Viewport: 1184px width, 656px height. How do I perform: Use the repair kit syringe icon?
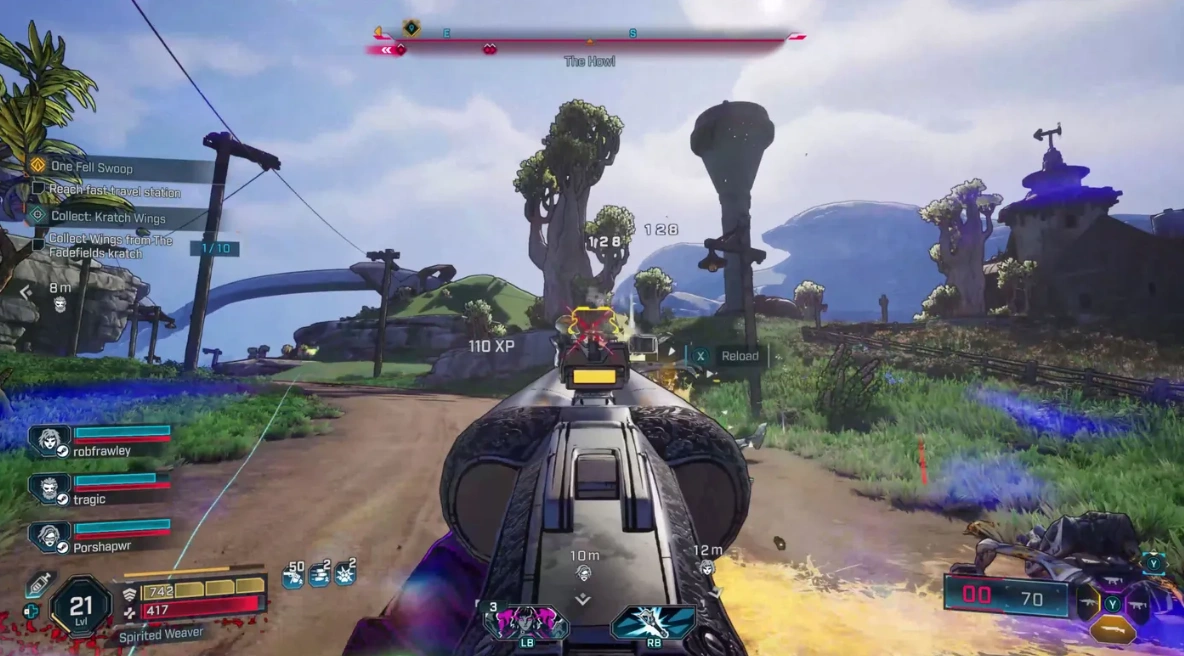[38, 584]
